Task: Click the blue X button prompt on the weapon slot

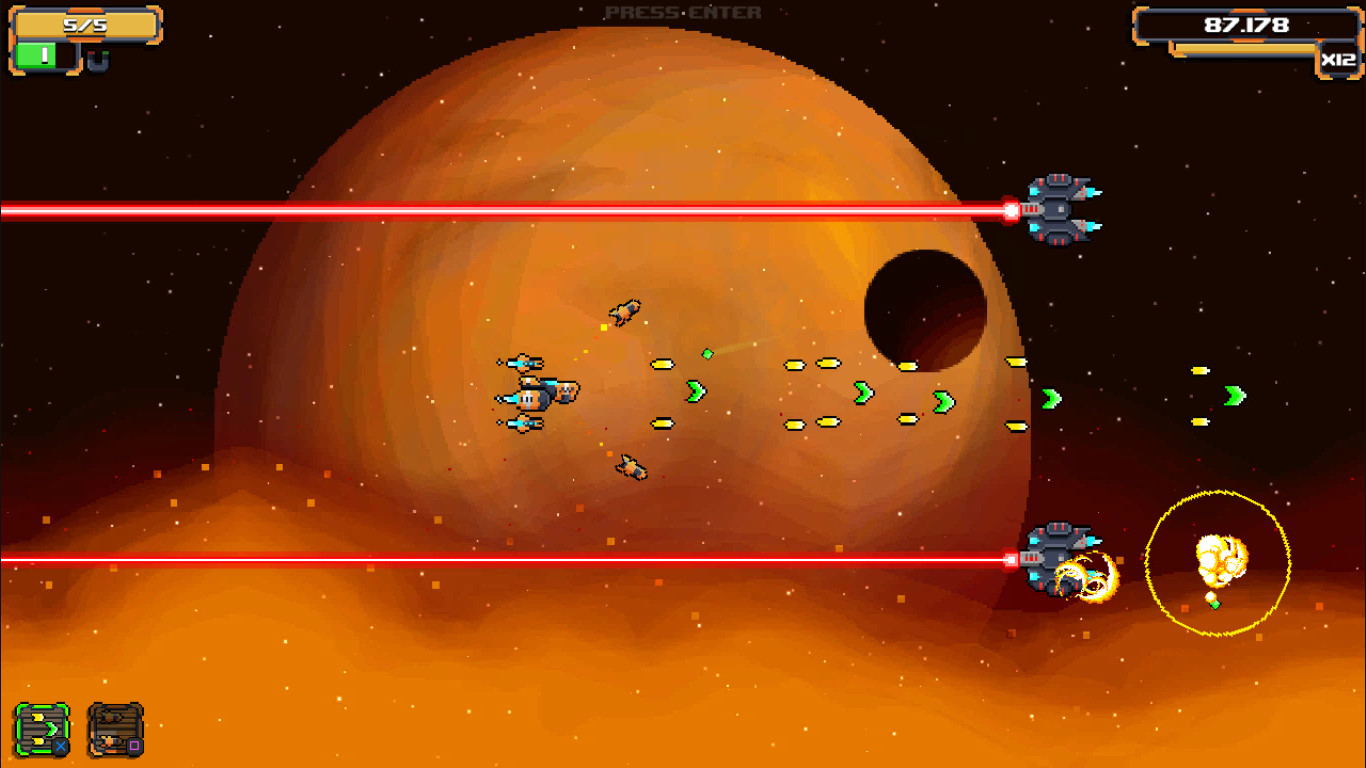Action: [x=60, y=745]
